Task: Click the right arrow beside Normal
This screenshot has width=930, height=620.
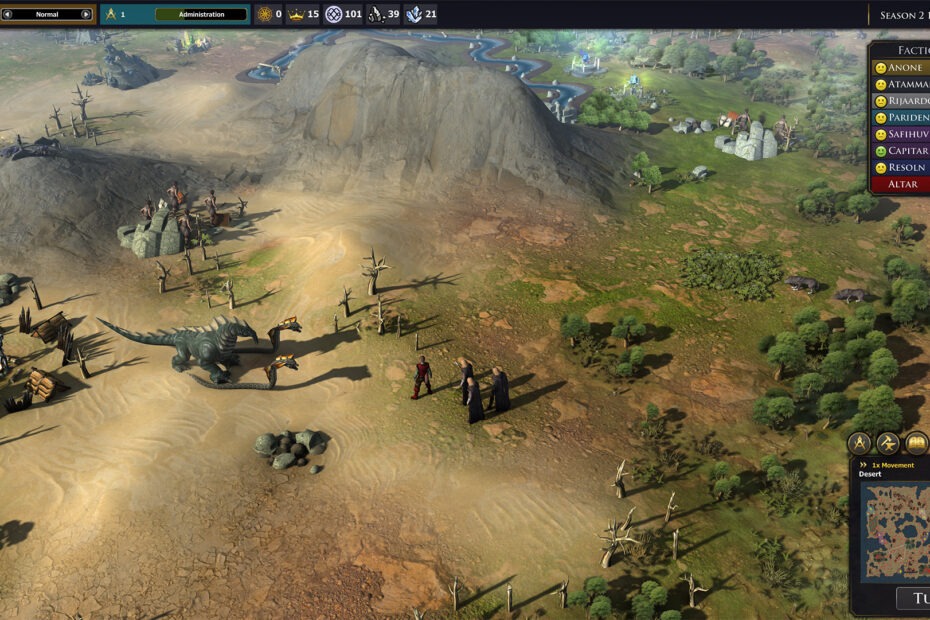Action: click(x=87, y=14)
